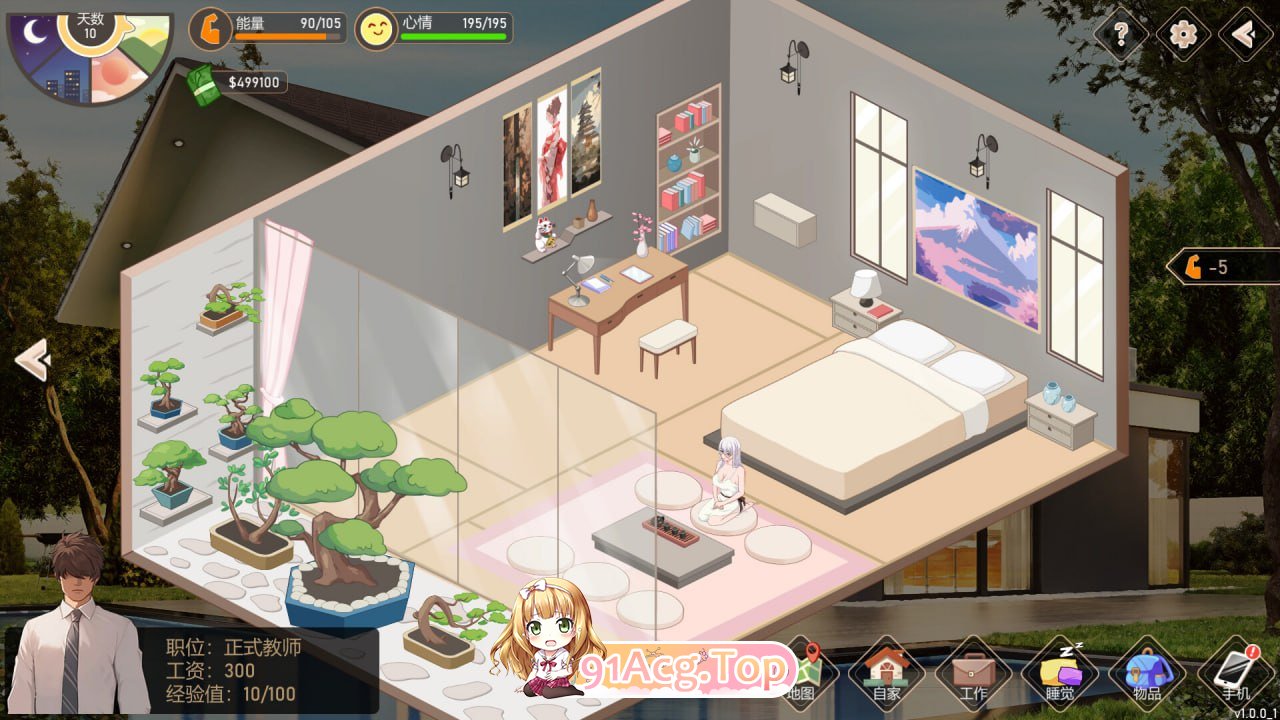Collapse the top-right arrow panel
Image resolution: width=1280 pixels, height=720 pixels.
(1243, 35)
